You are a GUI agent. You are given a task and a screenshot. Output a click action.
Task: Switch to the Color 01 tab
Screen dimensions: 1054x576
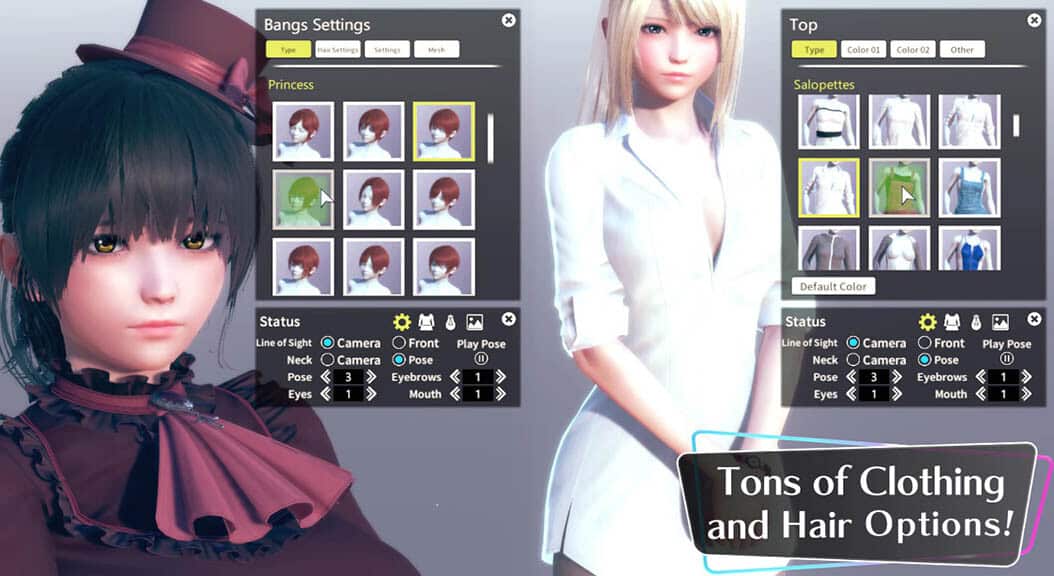(x=864, y=49)
